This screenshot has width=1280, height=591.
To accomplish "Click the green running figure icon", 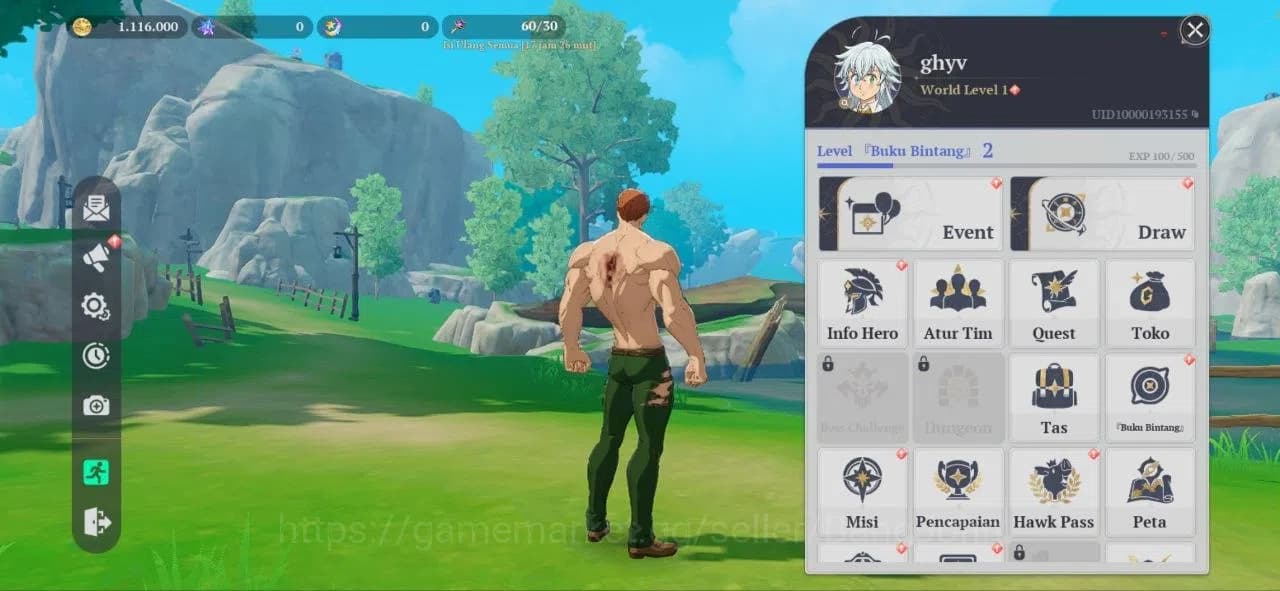I will click(x=96, y=472).
